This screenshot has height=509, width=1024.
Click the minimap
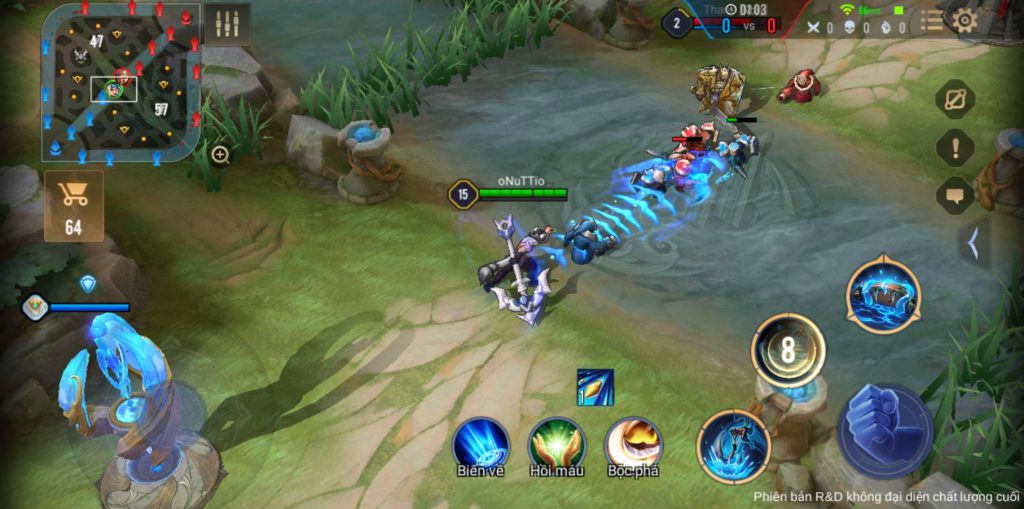coord(120,81)
